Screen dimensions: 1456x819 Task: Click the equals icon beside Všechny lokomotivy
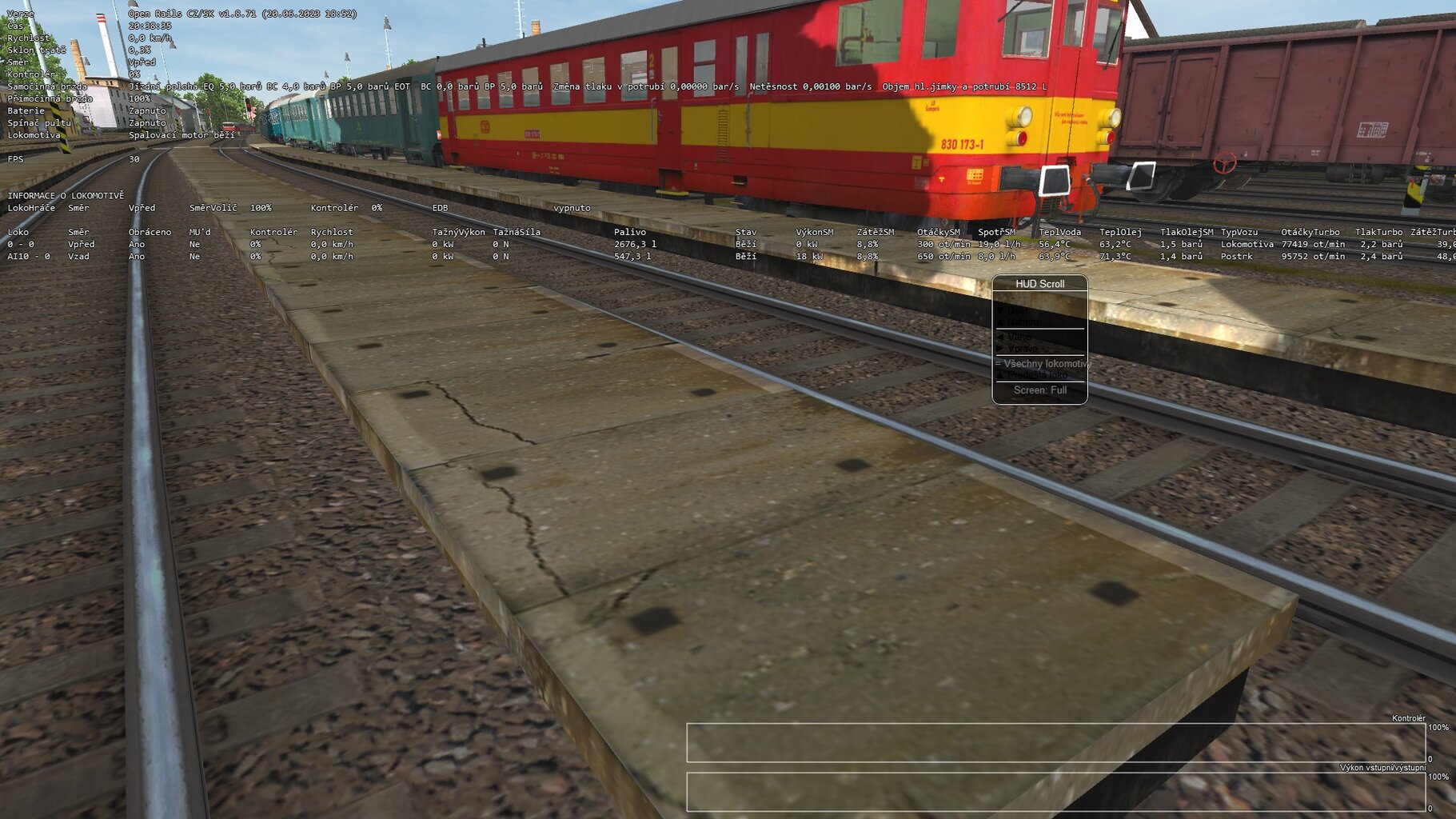[x=997, y=363]
